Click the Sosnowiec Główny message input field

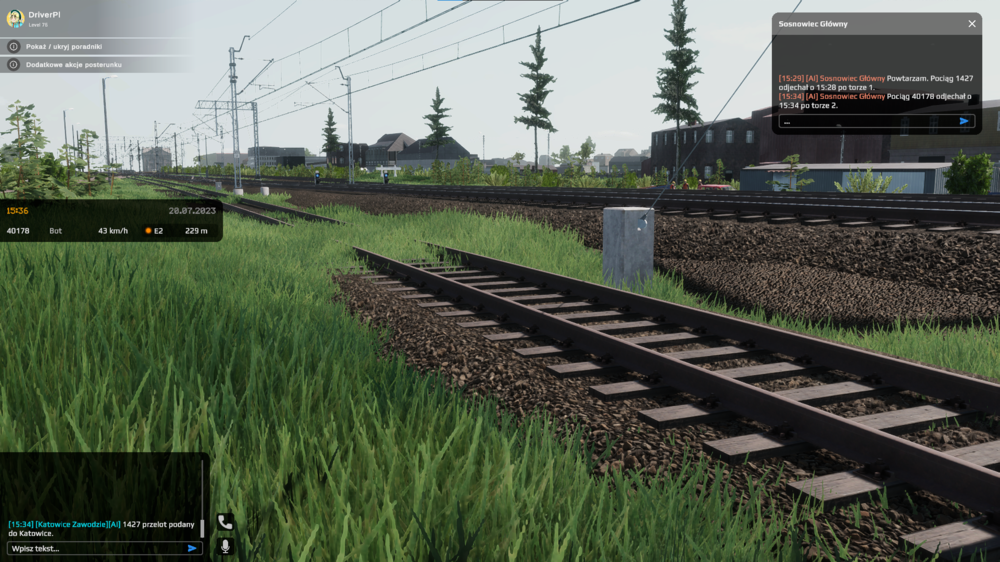click(866, 121)
